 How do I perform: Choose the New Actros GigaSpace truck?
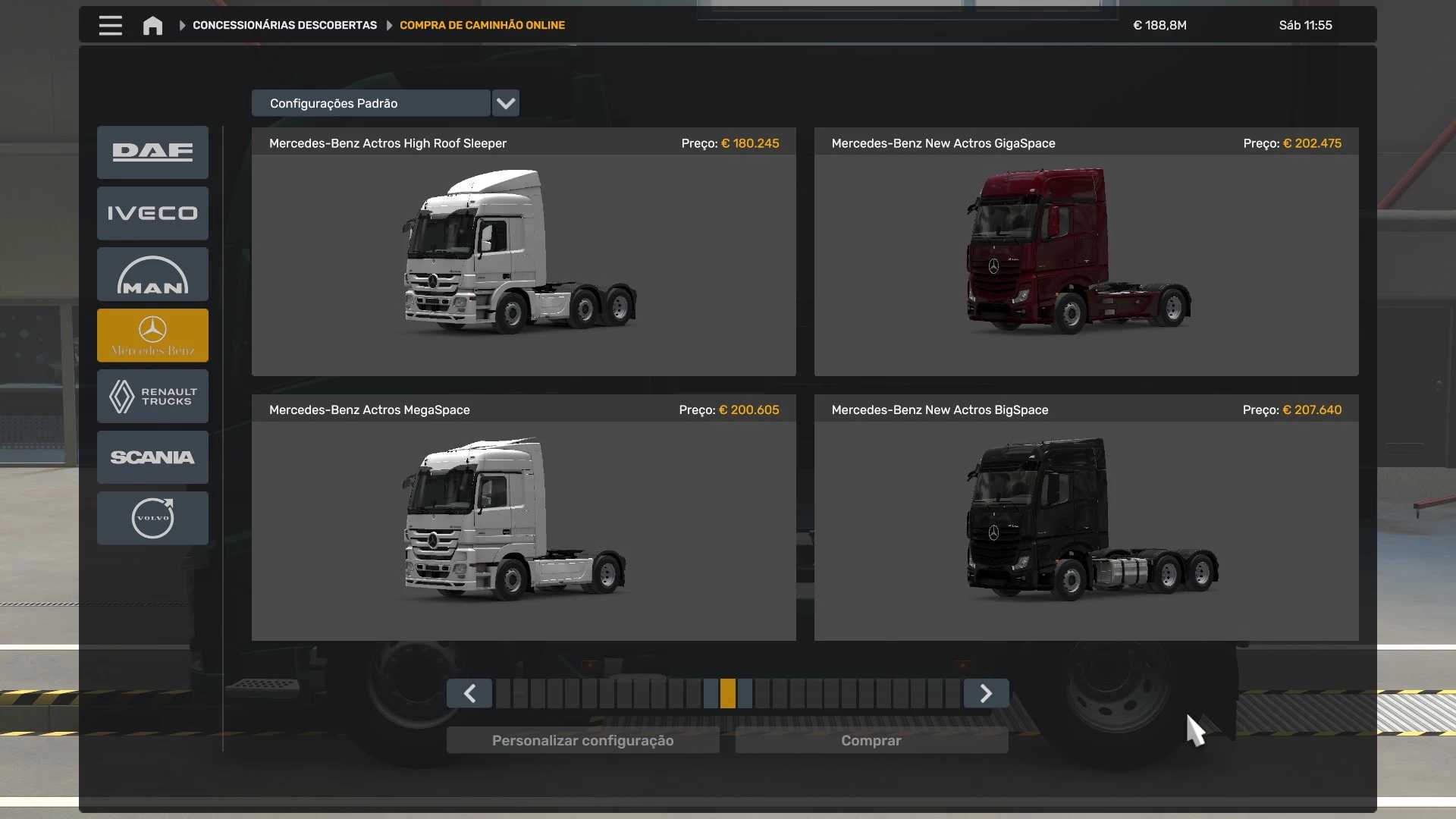click(1086, 252)
